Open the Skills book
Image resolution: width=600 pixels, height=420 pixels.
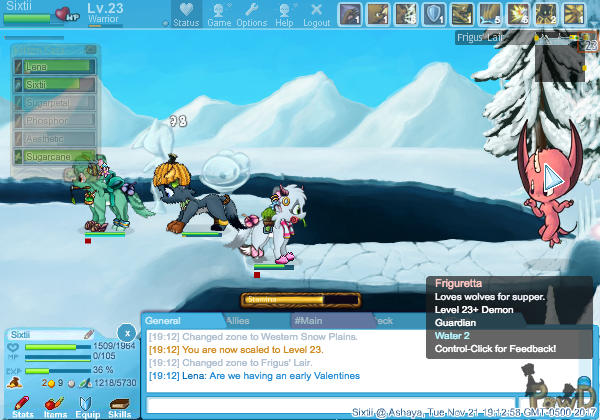click(119, 406)
